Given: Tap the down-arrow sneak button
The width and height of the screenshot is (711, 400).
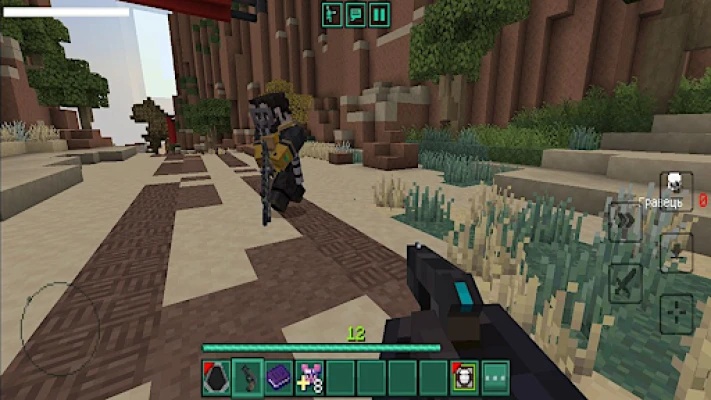Looking at the screenshot, I should 677,253.
